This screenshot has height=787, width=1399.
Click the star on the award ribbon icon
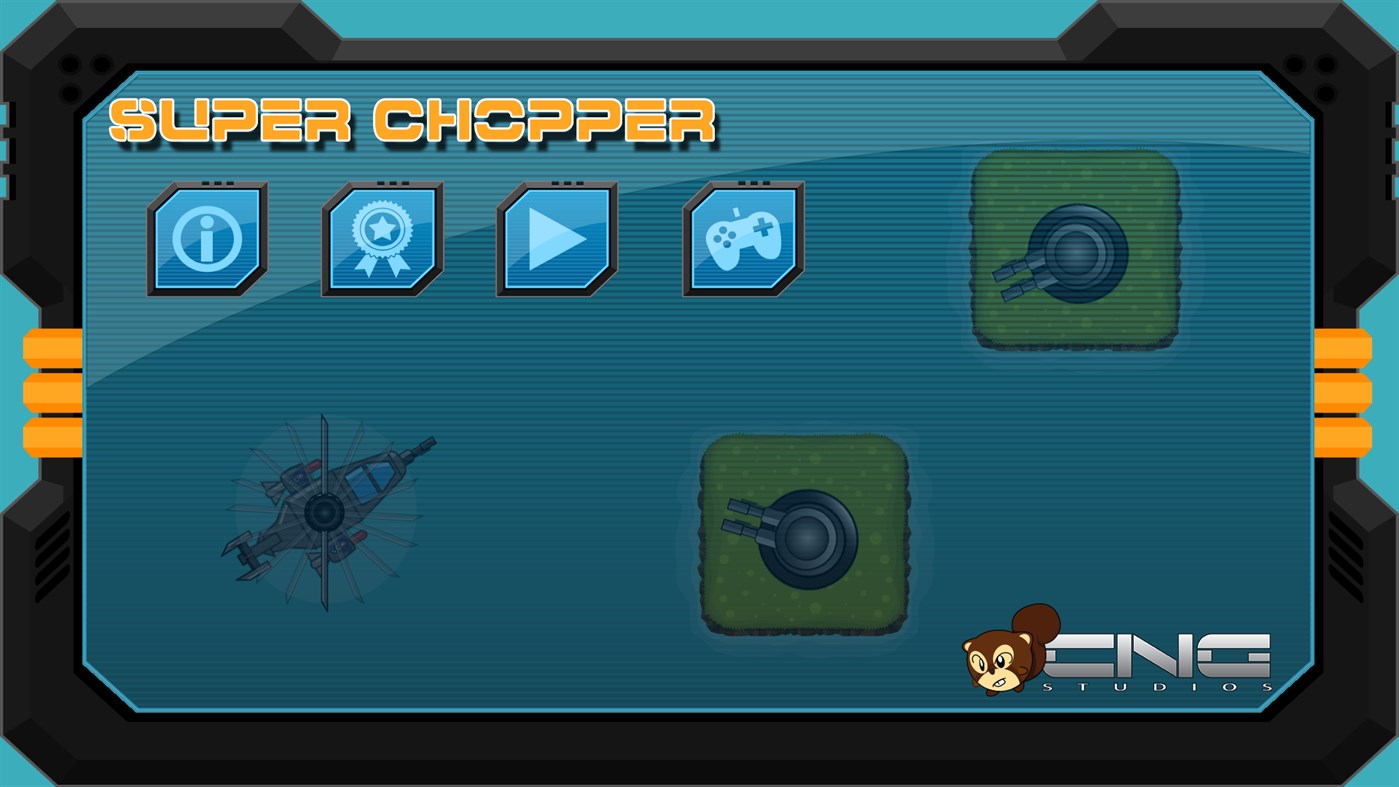[x=381, y=228]
